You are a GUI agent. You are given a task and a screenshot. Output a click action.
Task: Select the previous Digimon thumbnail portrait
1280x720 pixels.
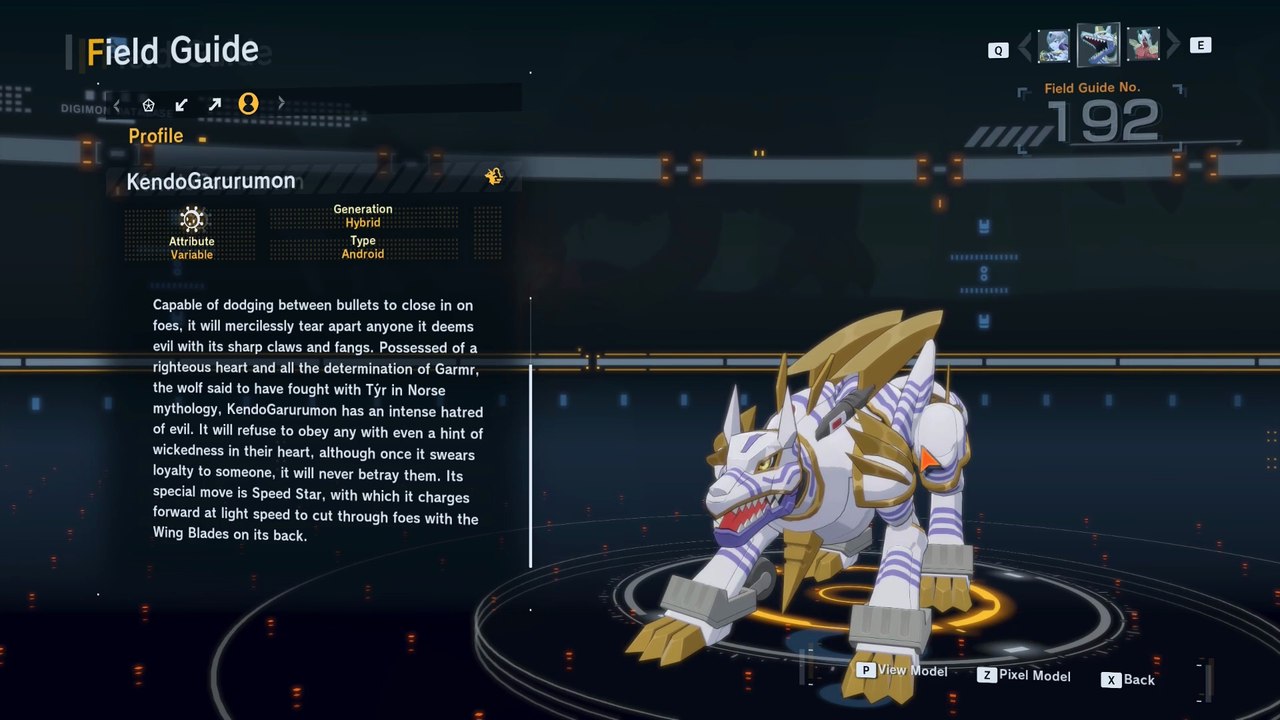1054,46
